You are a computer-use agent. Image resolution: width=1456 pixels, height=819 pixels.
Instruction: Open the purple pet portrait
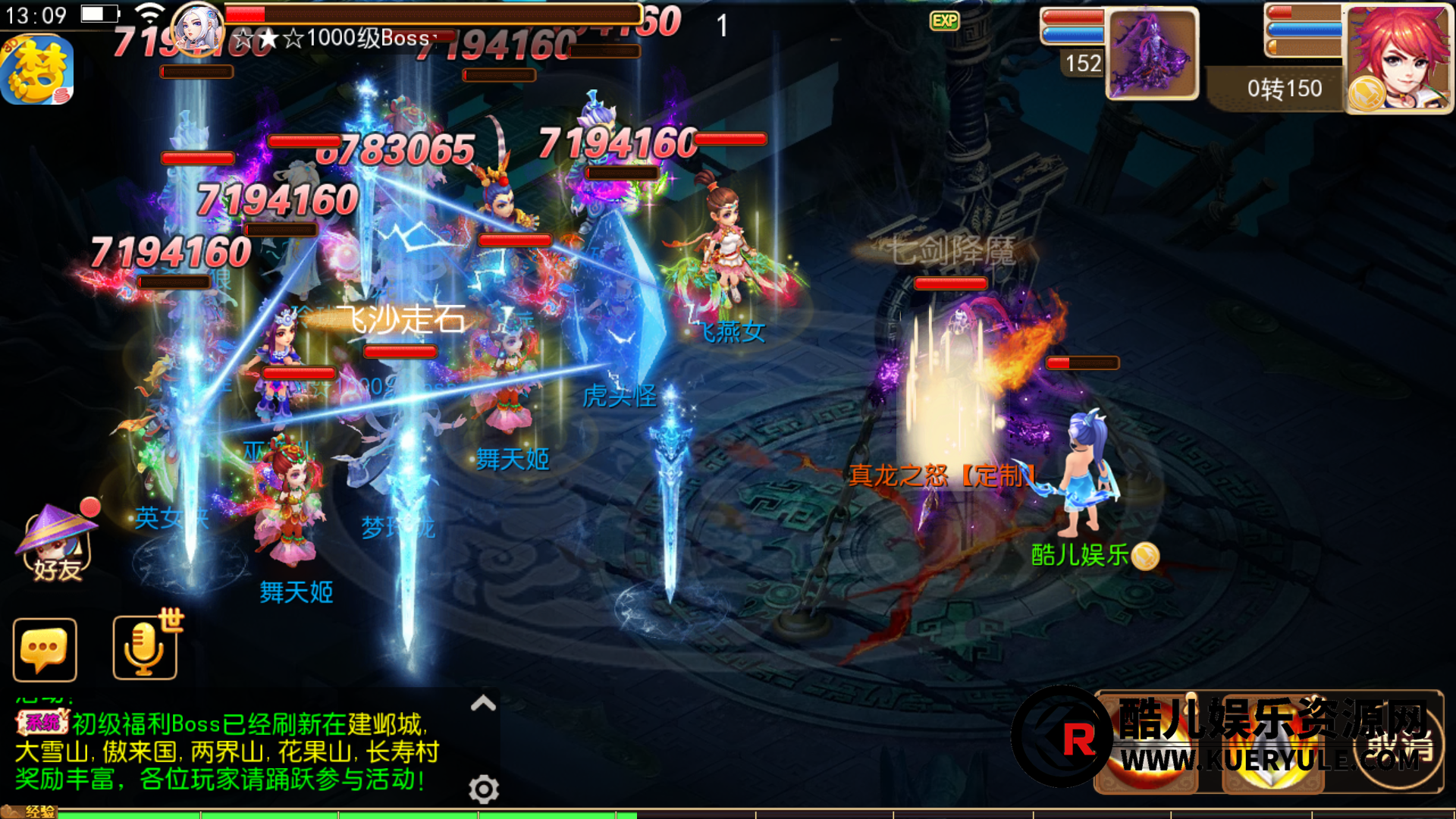1152,55
